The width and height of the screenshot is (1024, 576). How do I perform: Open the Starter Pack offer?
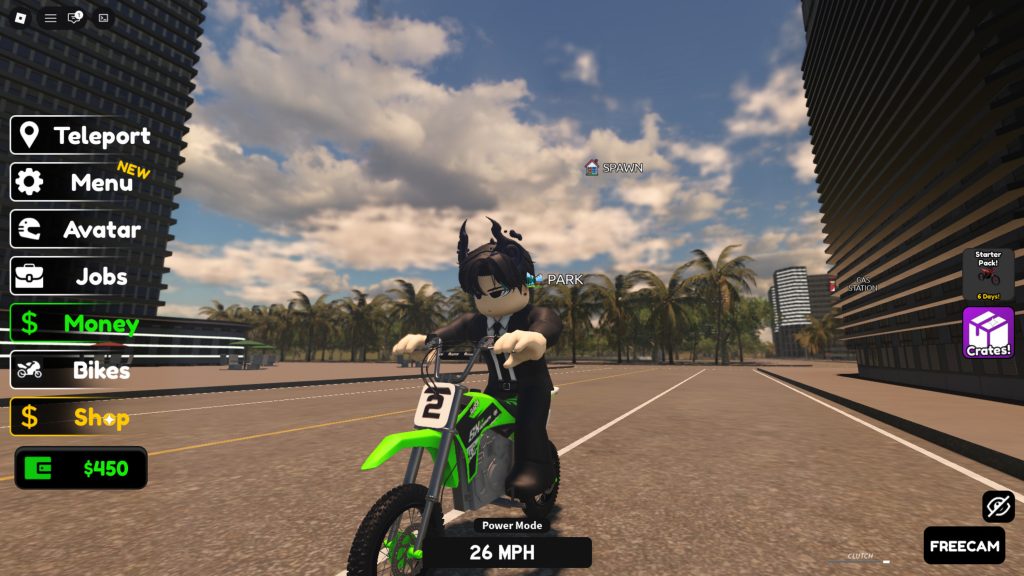[x=988, y=274]
